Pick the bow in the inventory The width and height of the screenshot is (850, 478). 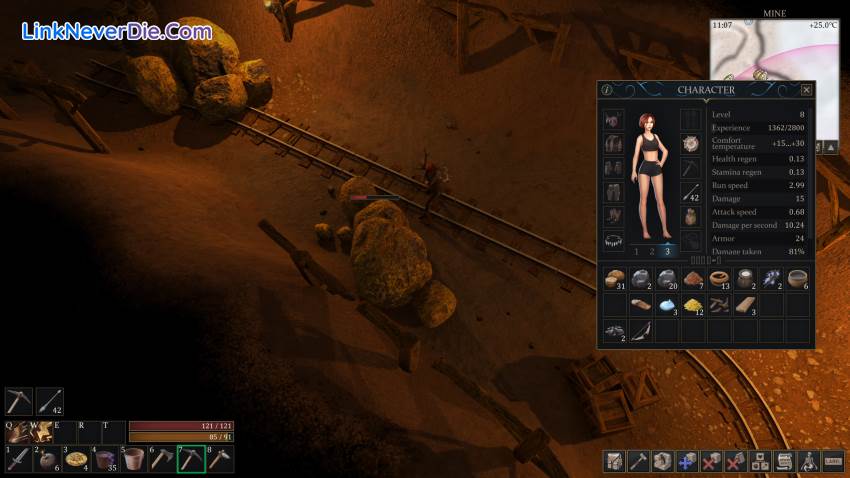[640, 331]
